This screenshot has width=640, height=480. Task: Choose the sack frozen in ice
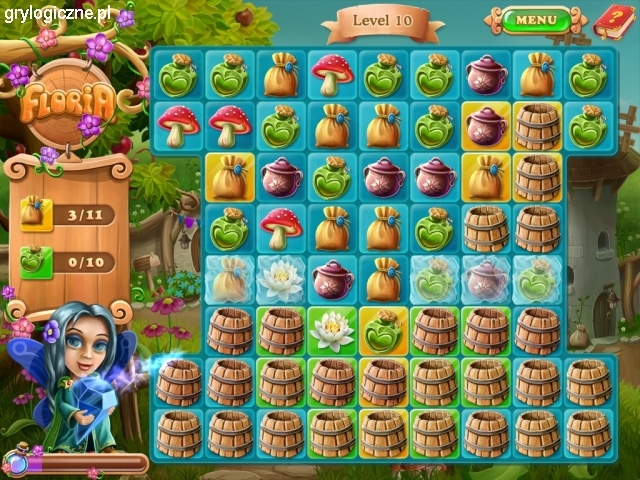(230, 280)
